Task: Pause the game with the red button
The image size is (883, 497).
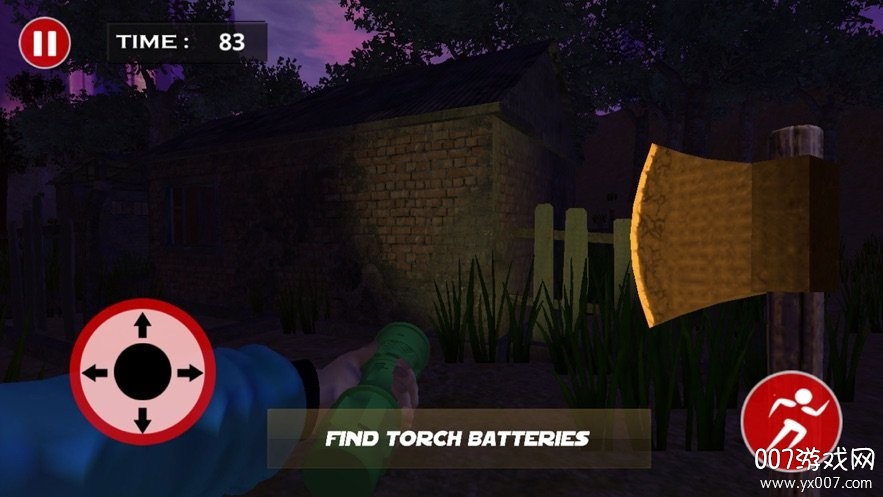Action: 44,44
